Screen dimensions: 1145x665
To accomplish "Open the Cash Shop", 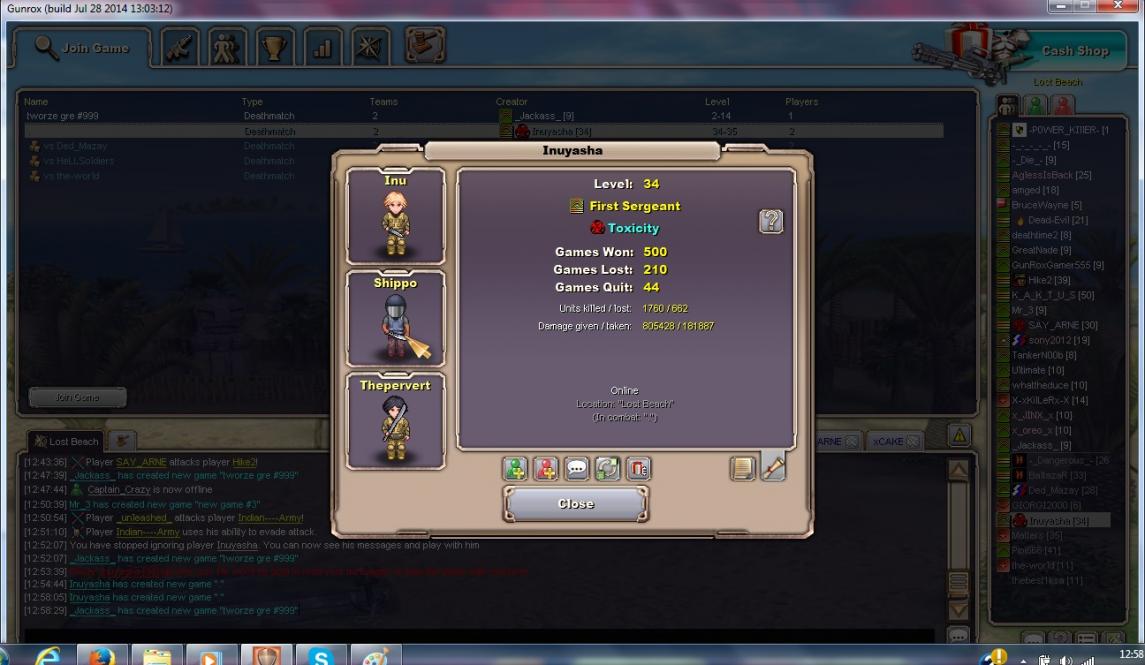I will 1075,50.
